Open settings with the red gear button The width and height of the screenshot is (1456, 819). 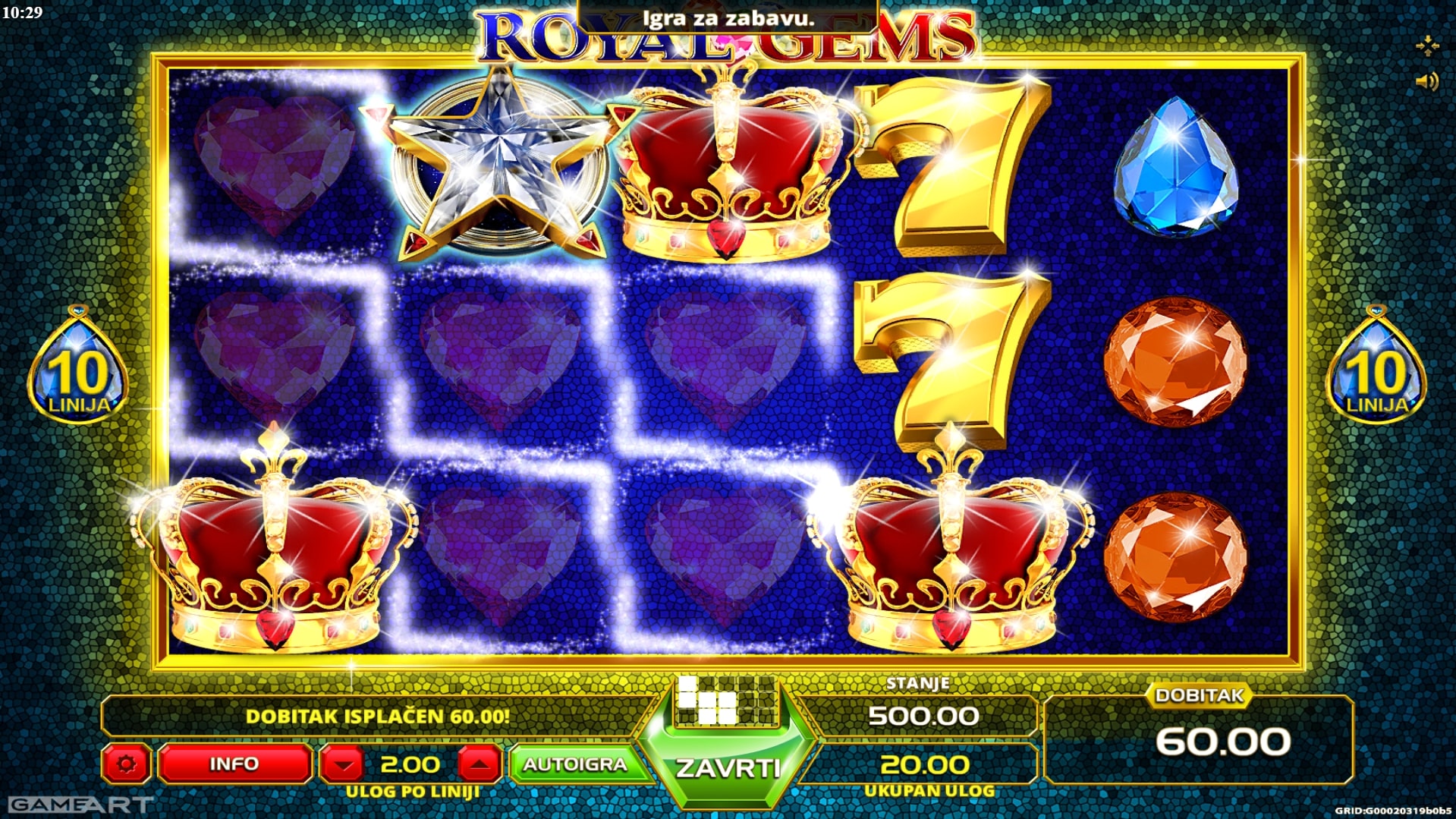click(x=126, y=764)
